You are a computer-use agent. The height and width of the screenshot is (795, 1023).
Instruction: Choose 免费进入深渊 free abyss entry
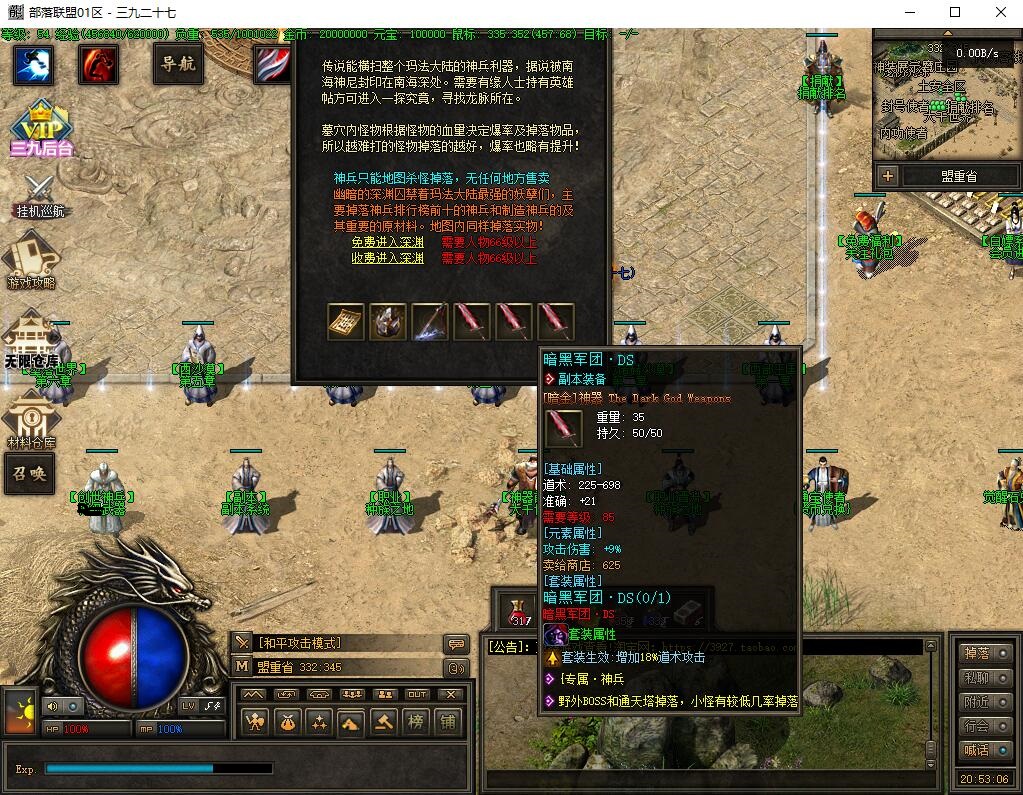388,242
